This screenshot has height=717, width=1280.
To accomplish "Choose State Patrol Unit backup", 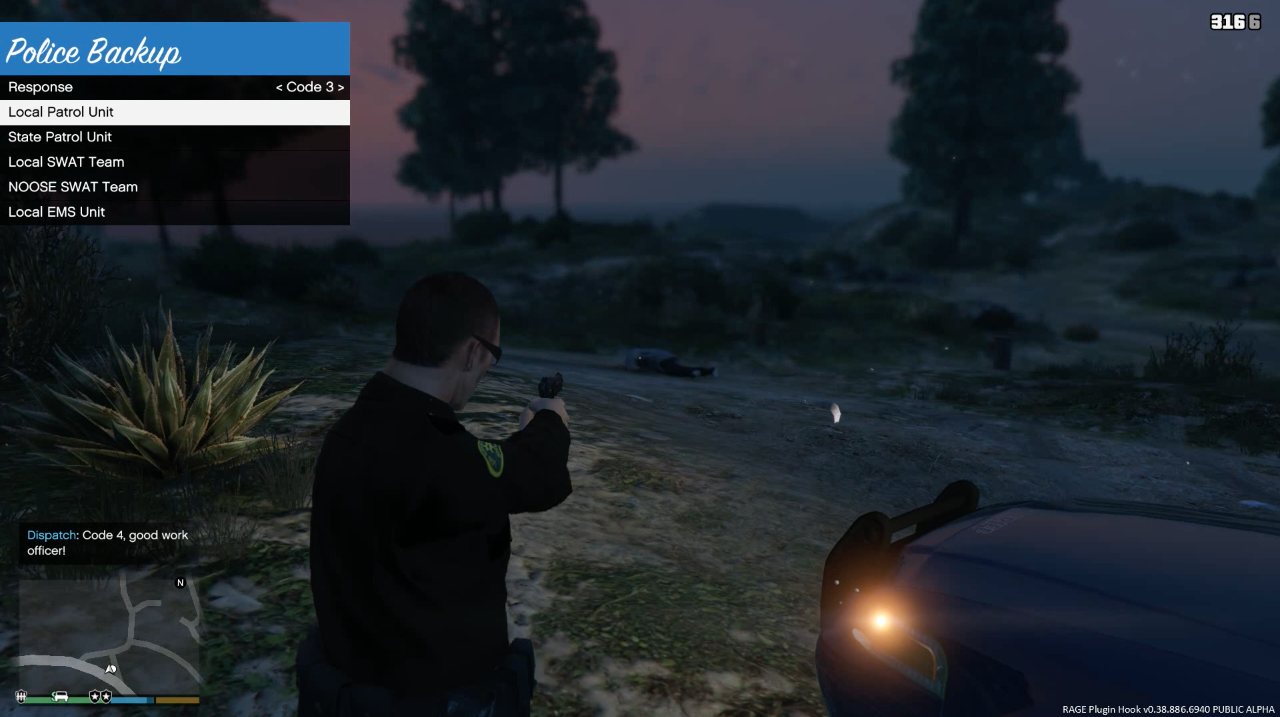I will (x=175, y=137).
